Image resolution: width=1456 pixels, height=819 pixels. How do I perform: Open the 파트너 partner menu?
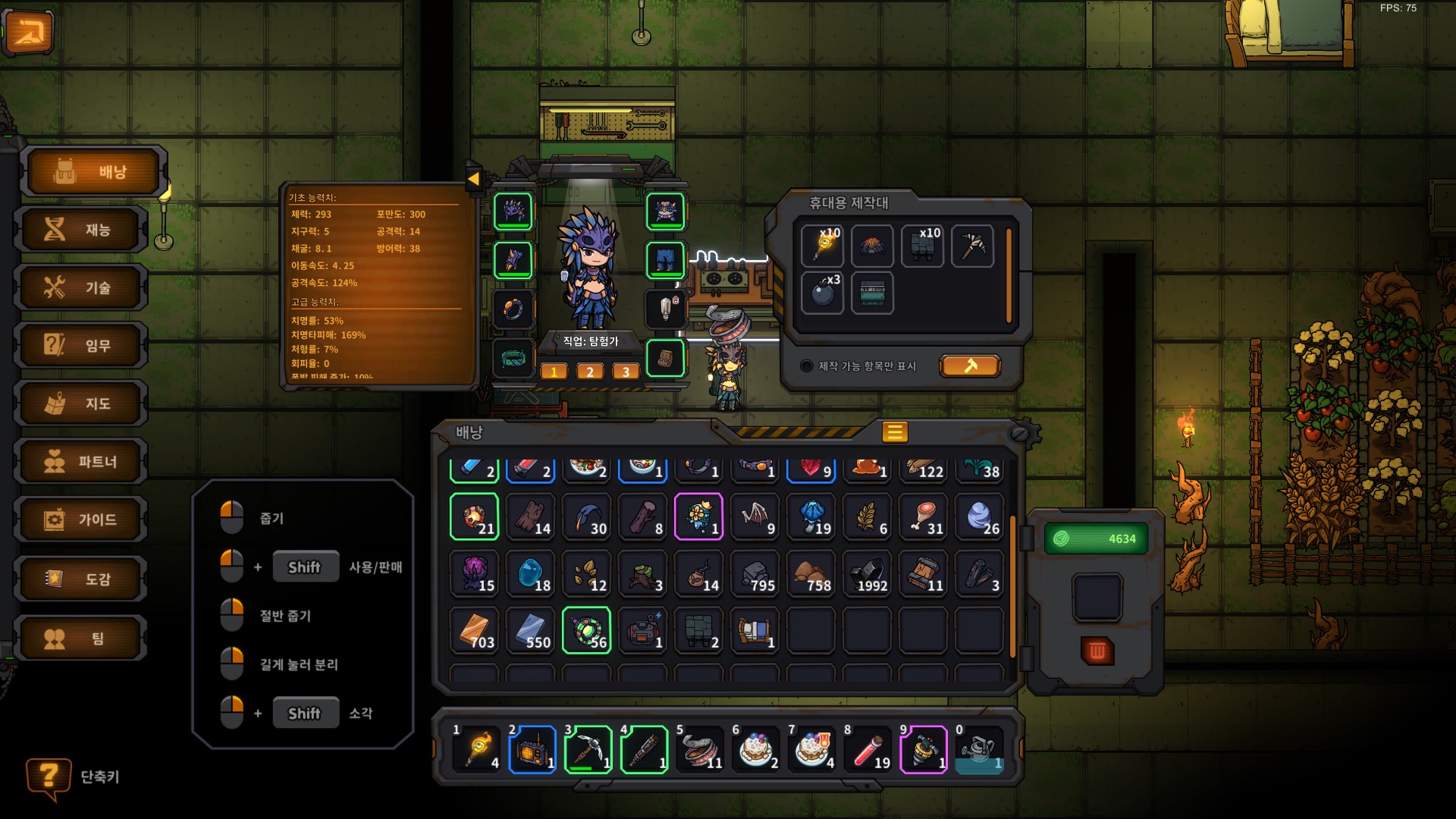(83, 462)
